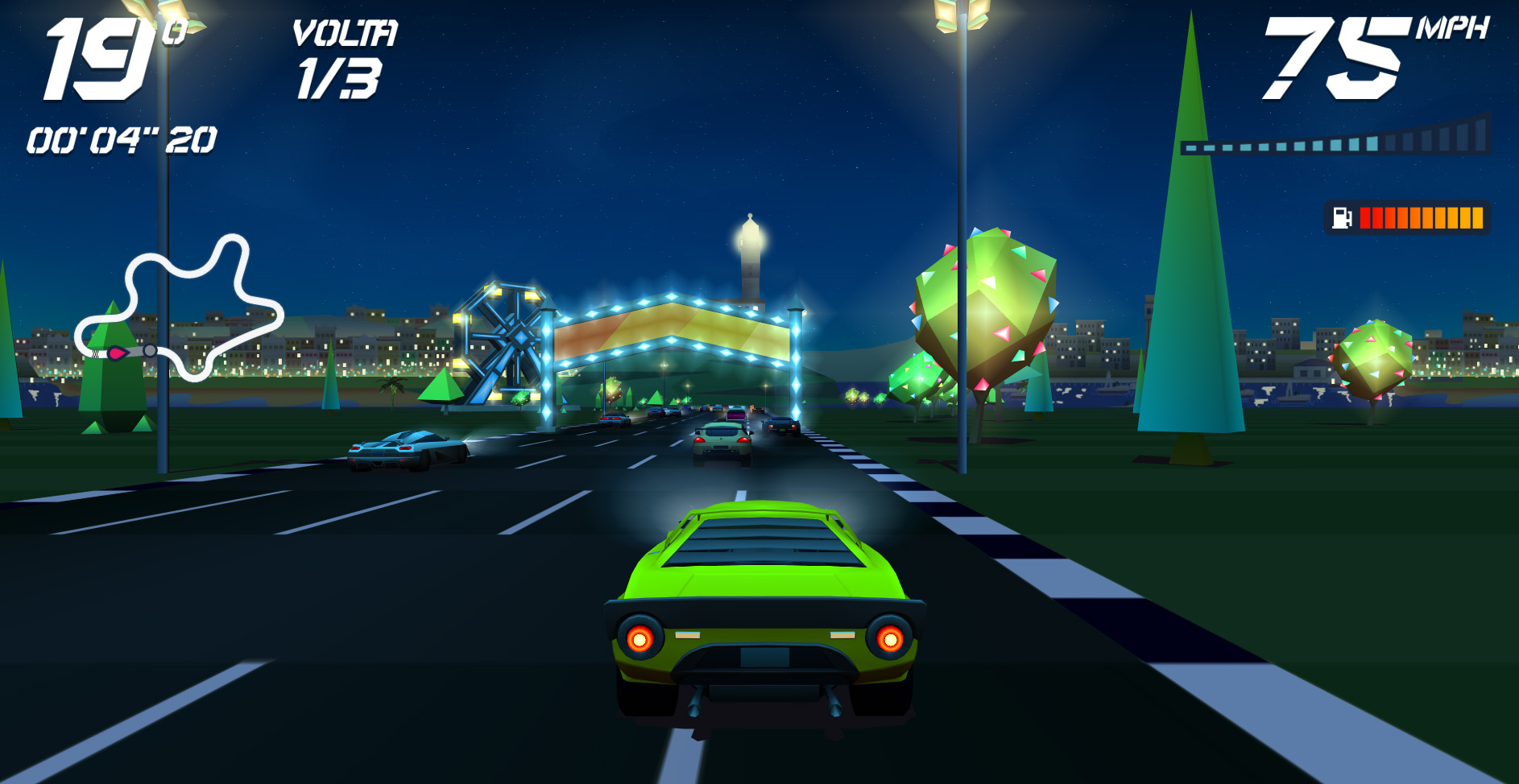Click the pink player marker on the minimap
This screenshot has height=784, width=1519.
[116, 354]
